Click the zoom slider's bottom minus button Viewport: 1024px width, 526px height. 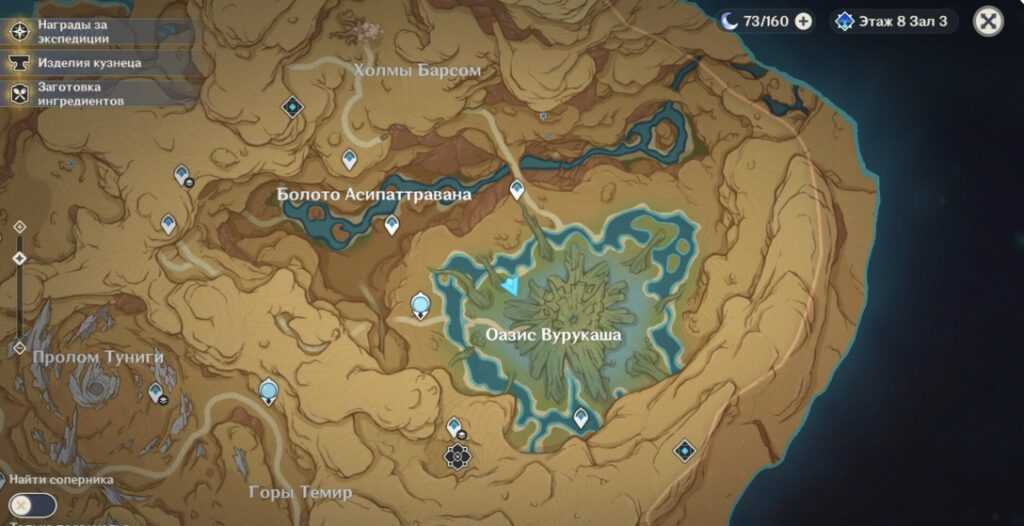pyautogui.click(x=19, y=348)
